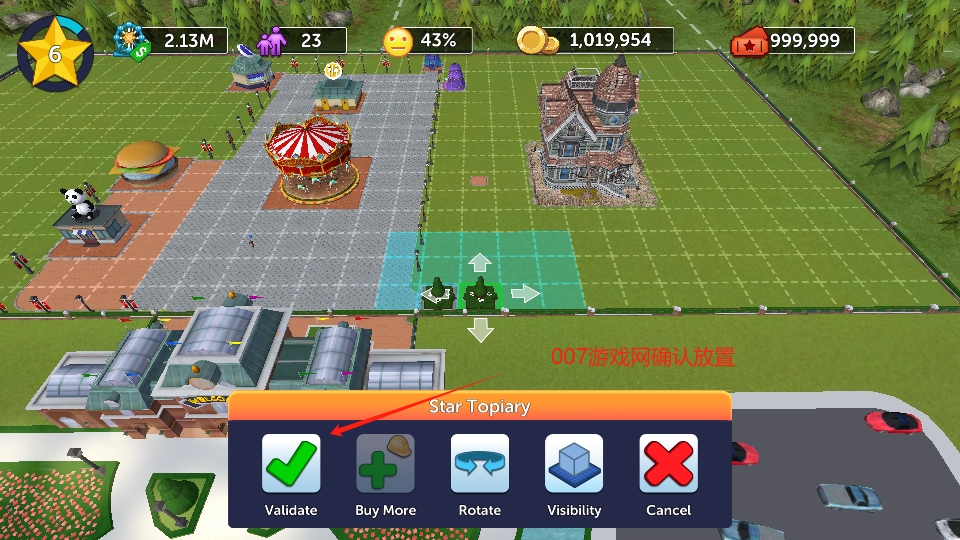Move the topiary using the right arrow
960x540 pixels.
(525, 293)
